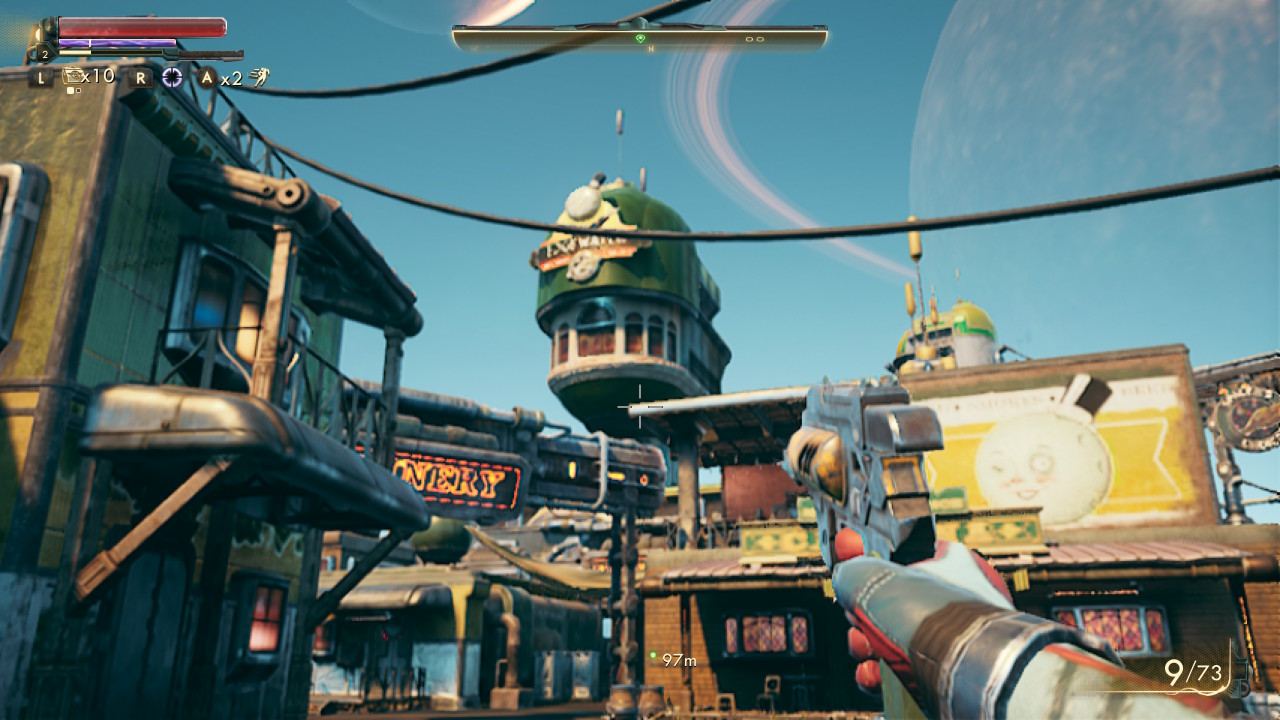
Task: Select the green quest marker on the compass
Action: tap(640, 38)
